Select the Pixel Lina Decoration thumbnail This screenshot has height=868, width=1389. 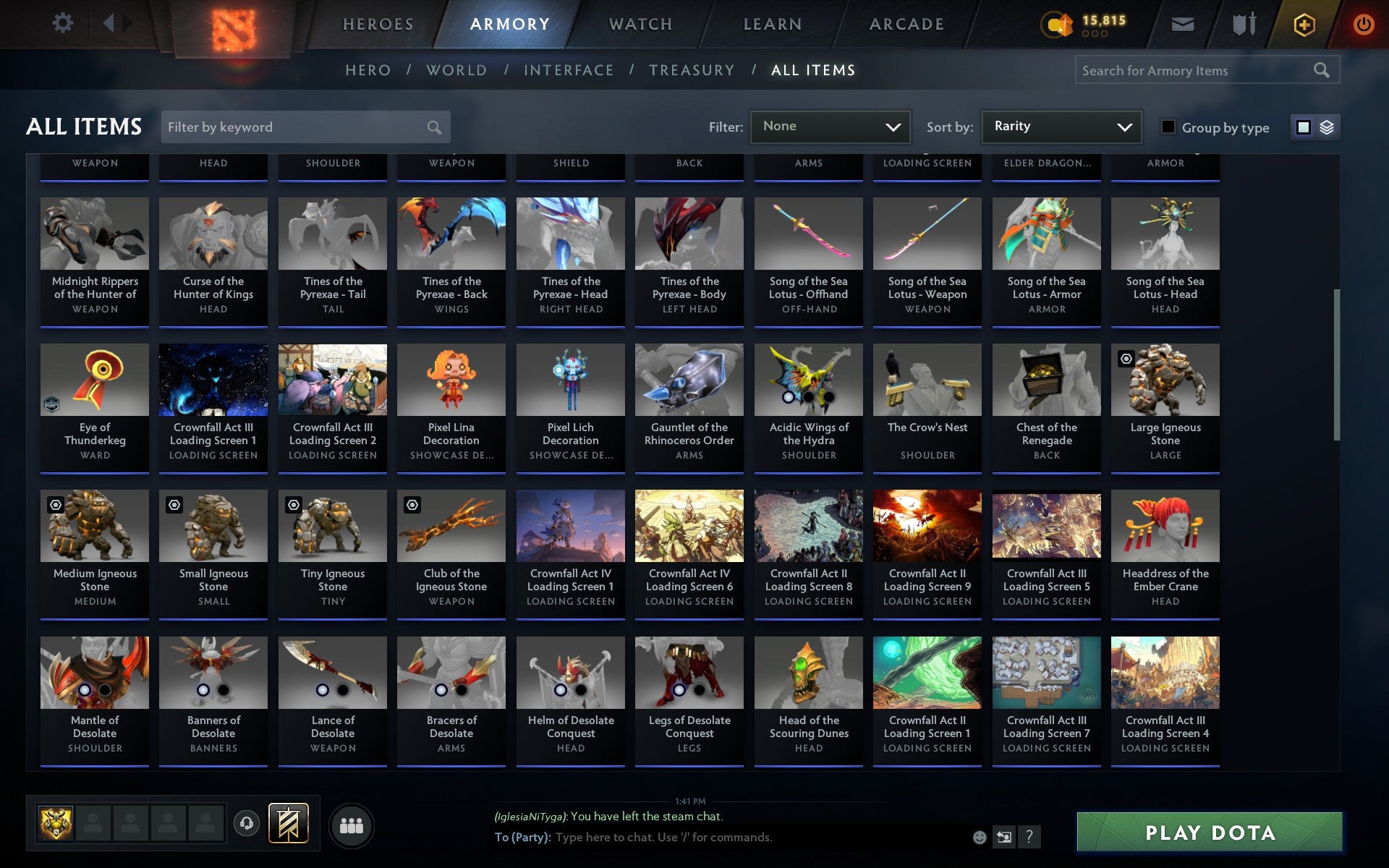(x=451, y=379)
